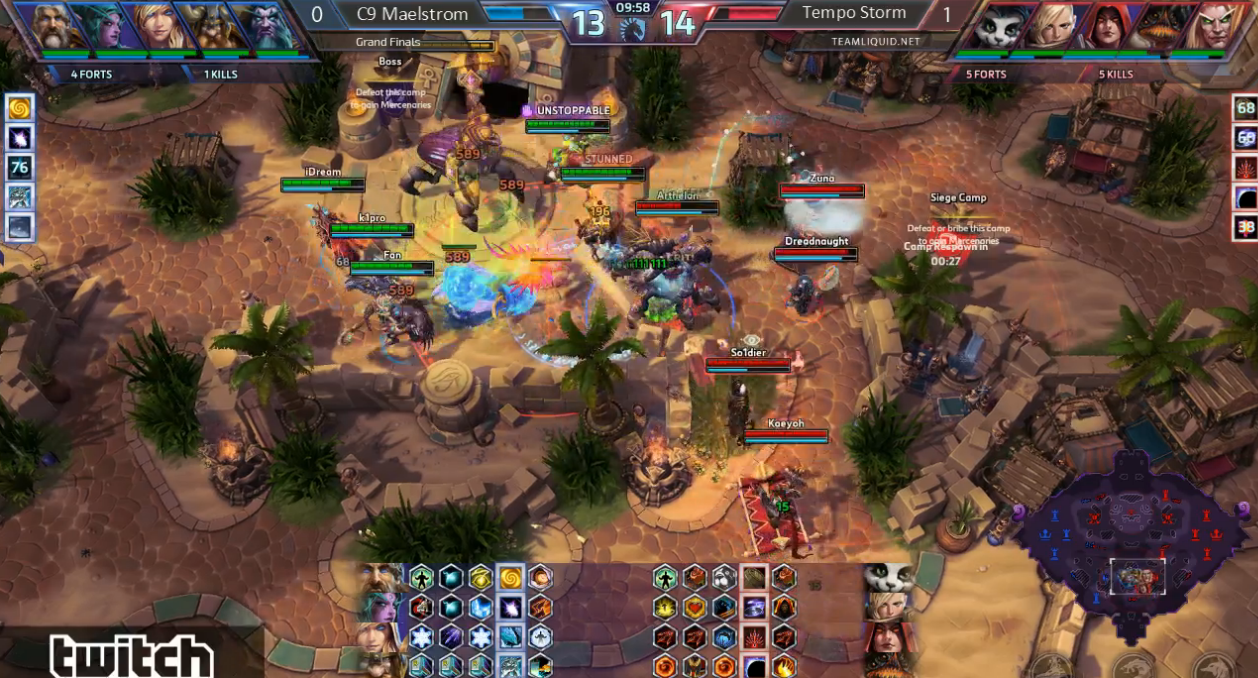Click the red spikes heroic icon in the right sidebar

point(1245,167)
